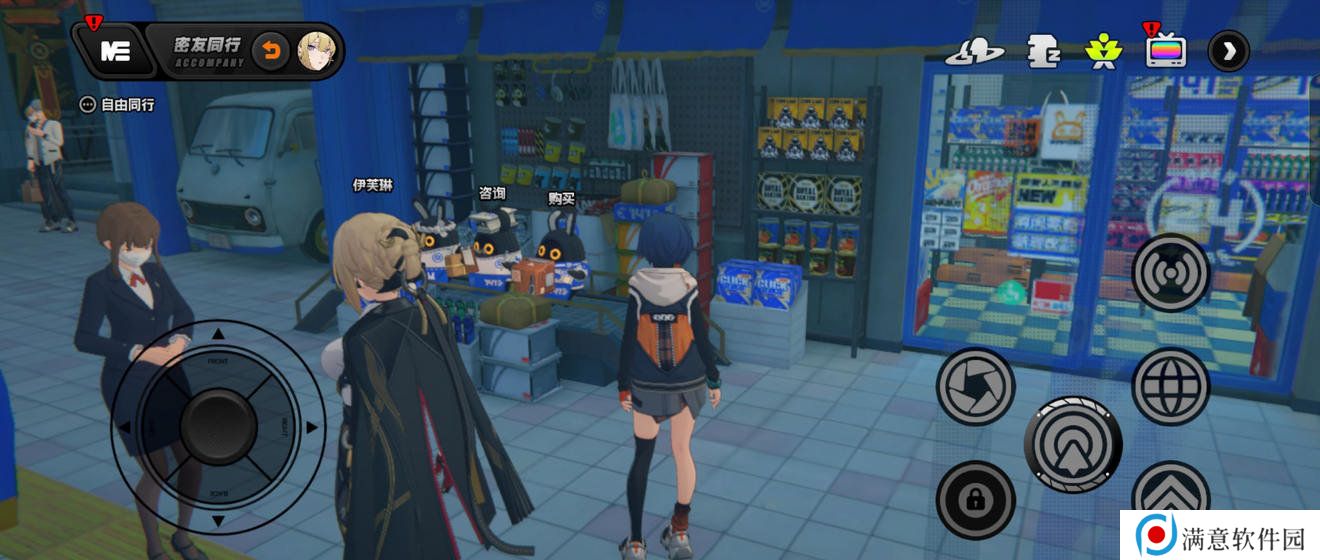This screenshot has width=1320, height=560.
Task: Select the blonde companion portrait
Action: [x=315, y=51]
